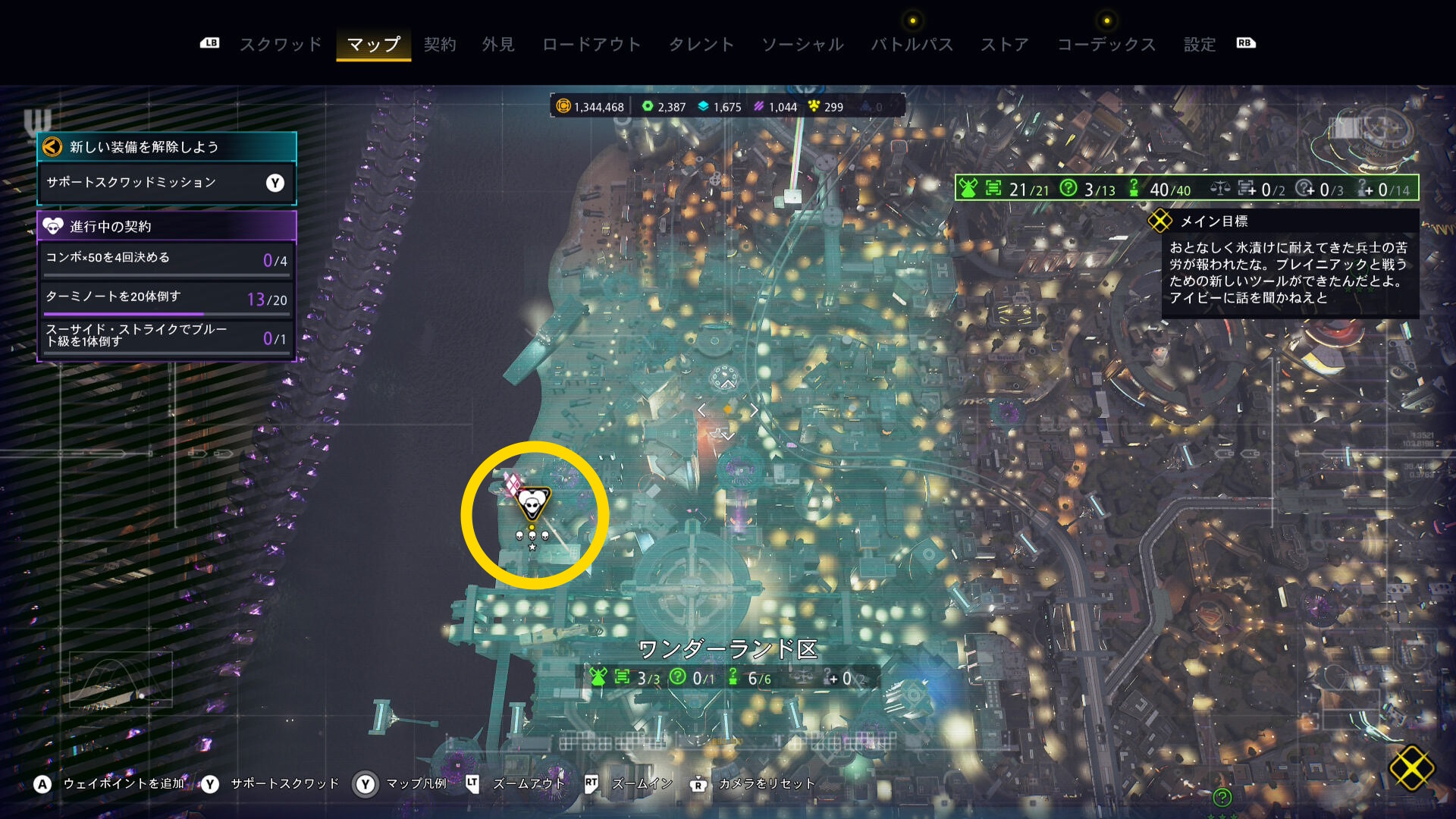This screenshot has height=819, width=1456.
Task: Select the マップ tab
Action: pos(373,45)
